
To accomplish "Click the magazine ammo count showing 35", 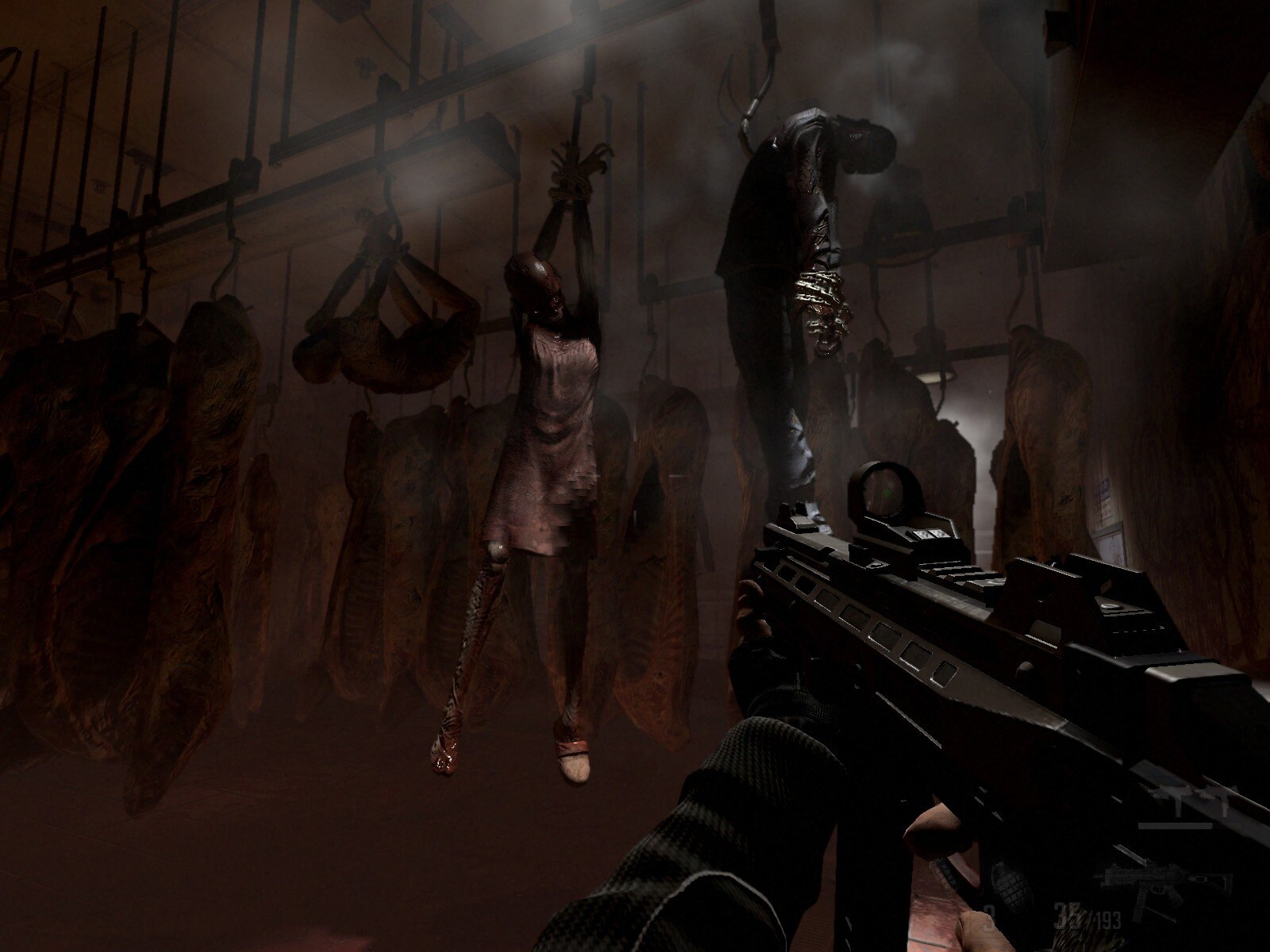I will 1062,915.
